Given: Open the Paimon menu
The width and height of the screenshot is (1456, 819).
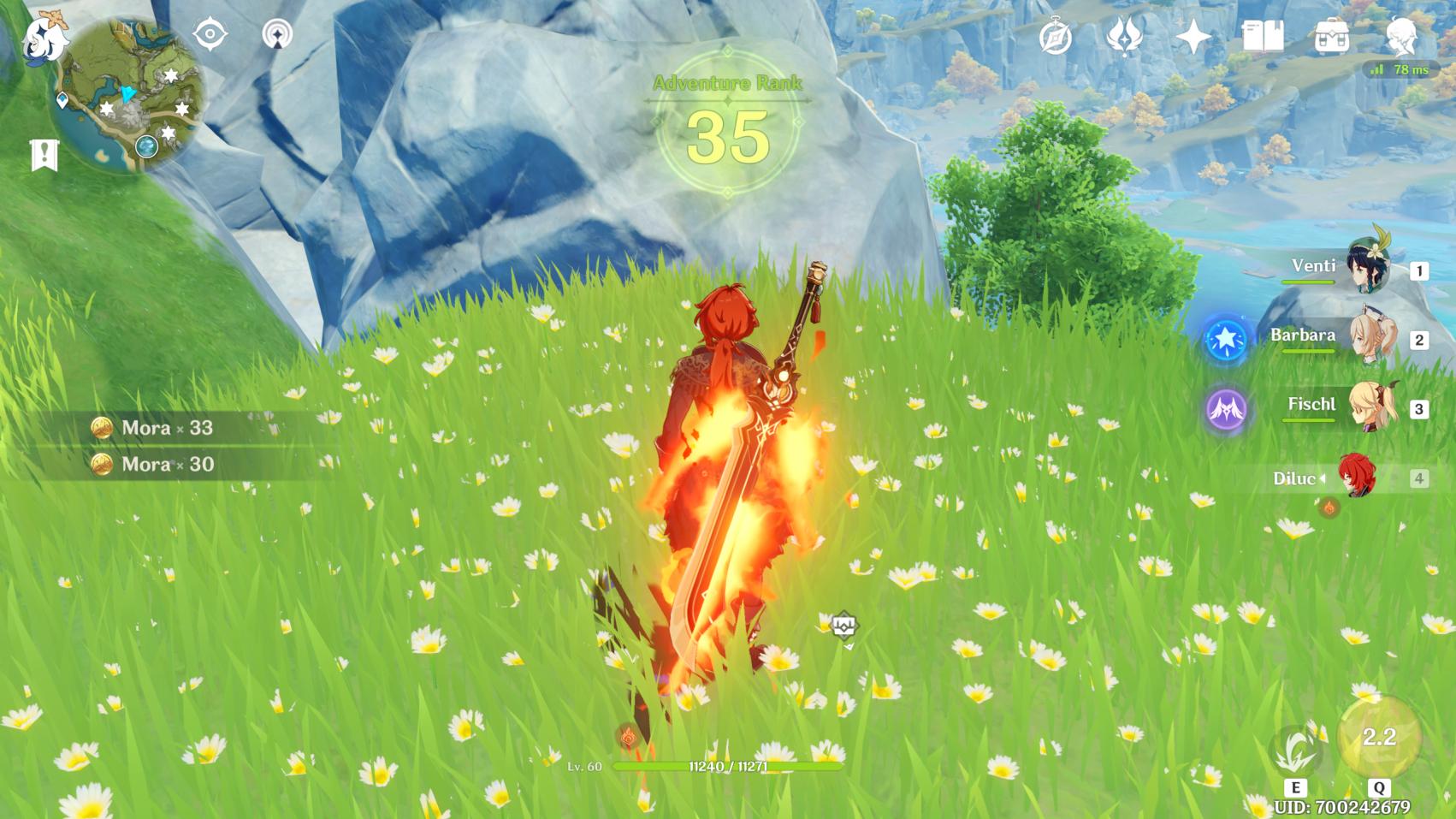Looking at the screenshot, I should click(43, 39).
